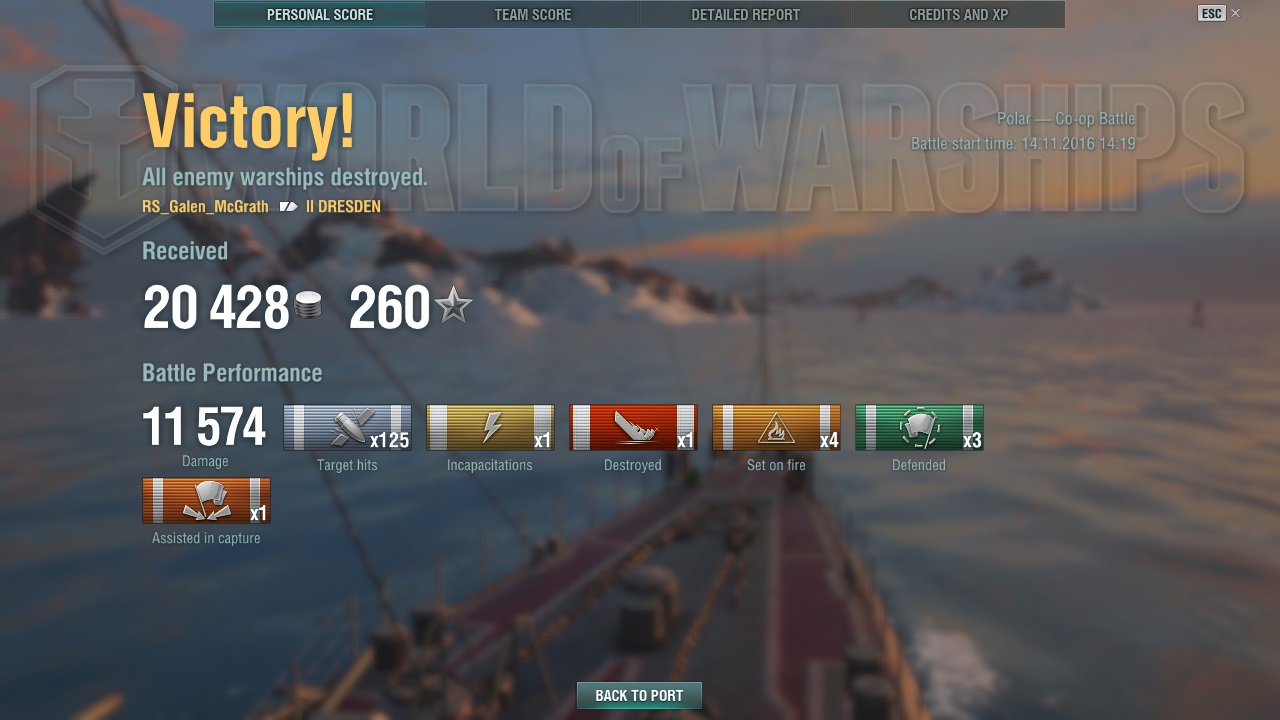Click the green Defended ribbon
Viewport: 1280px width, 720px height.
point(919,428)
